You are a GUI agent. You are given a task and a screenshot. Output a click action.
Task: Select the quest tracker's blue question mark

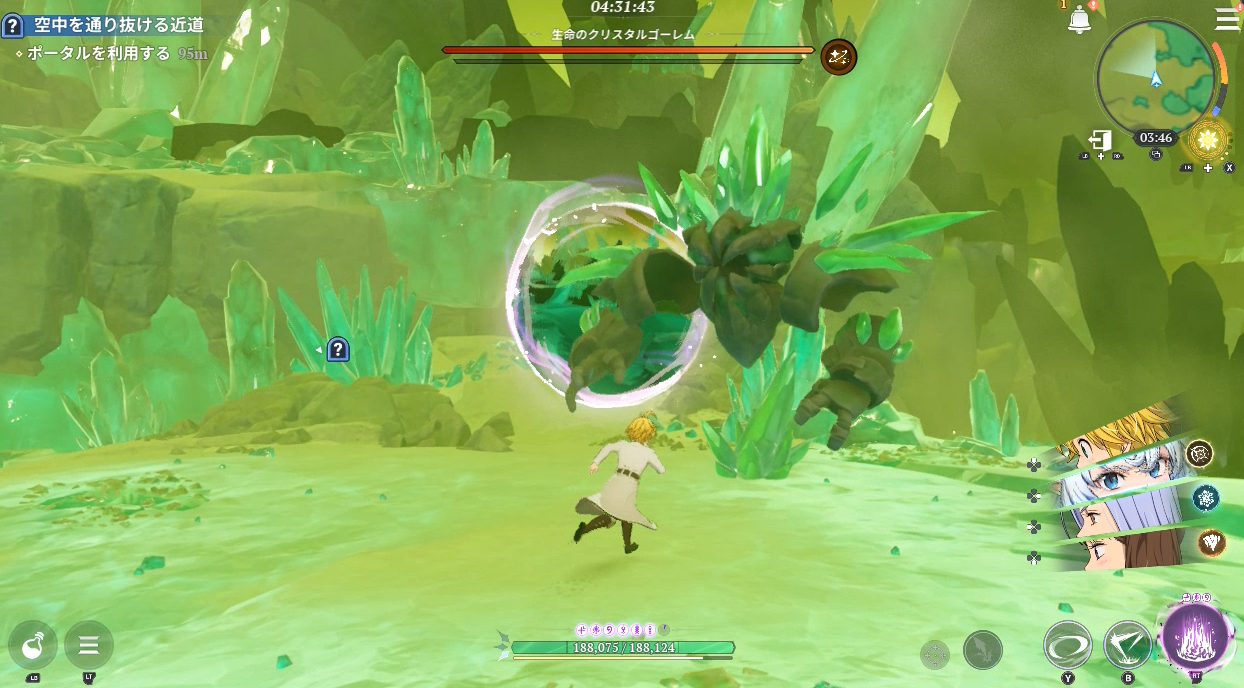click(x=13, y=26)
